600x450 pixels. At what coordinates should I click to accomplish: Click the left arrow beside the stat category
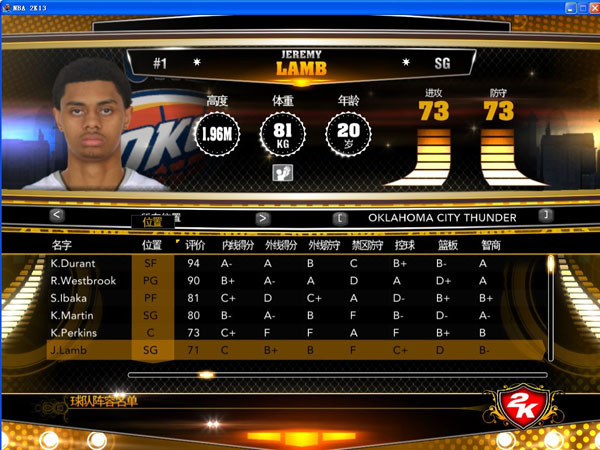pos(57,216)
